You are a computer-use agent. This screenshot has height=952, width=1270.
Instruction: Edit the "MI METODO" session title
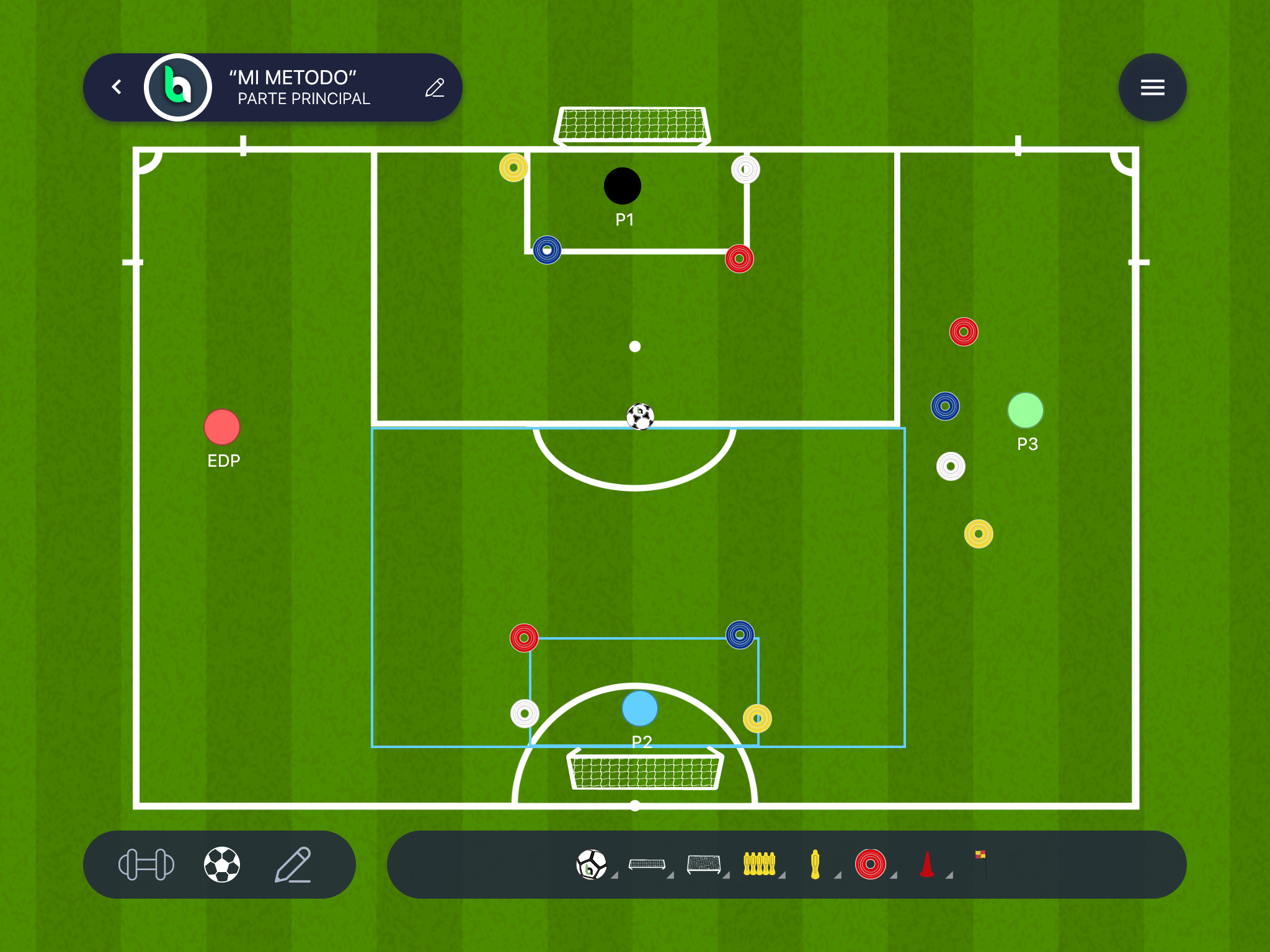pyautogui.click(x=435, y=88)
